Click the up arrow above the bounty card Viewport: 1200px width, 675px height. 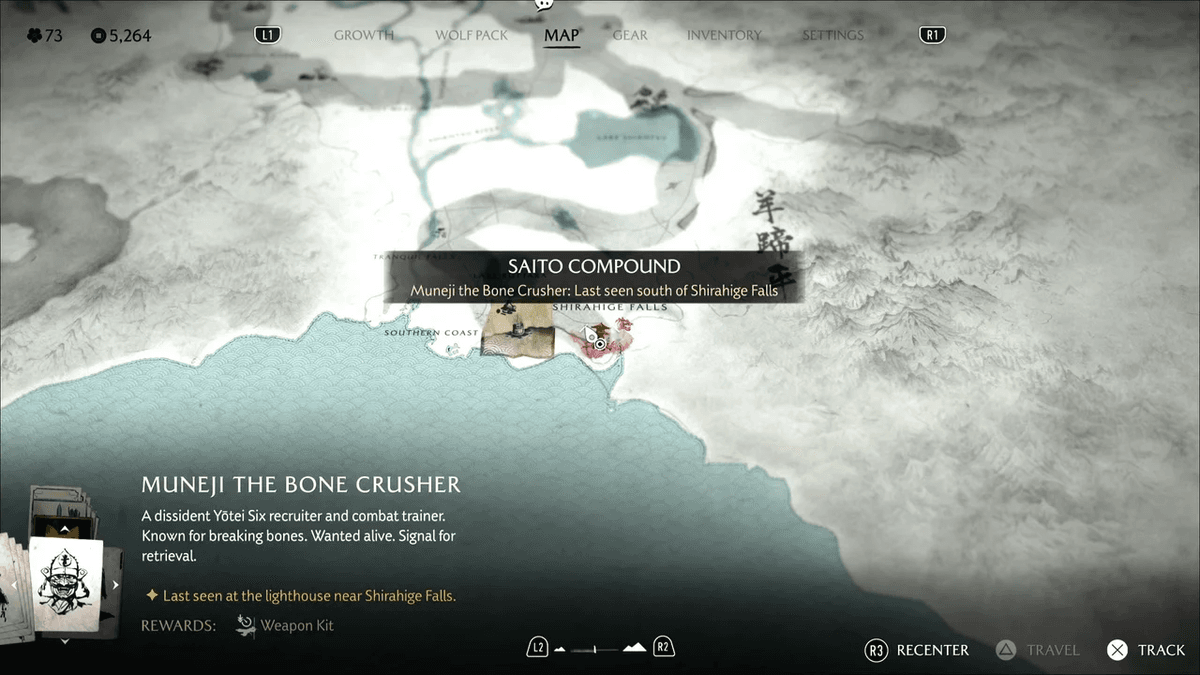[65, 528]
